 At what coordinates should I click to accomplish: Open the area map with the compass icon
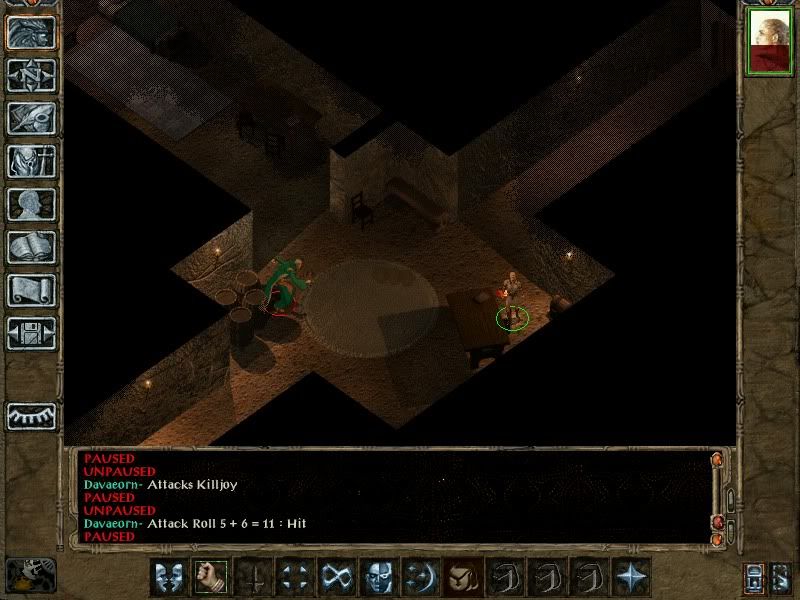point(31,75)
